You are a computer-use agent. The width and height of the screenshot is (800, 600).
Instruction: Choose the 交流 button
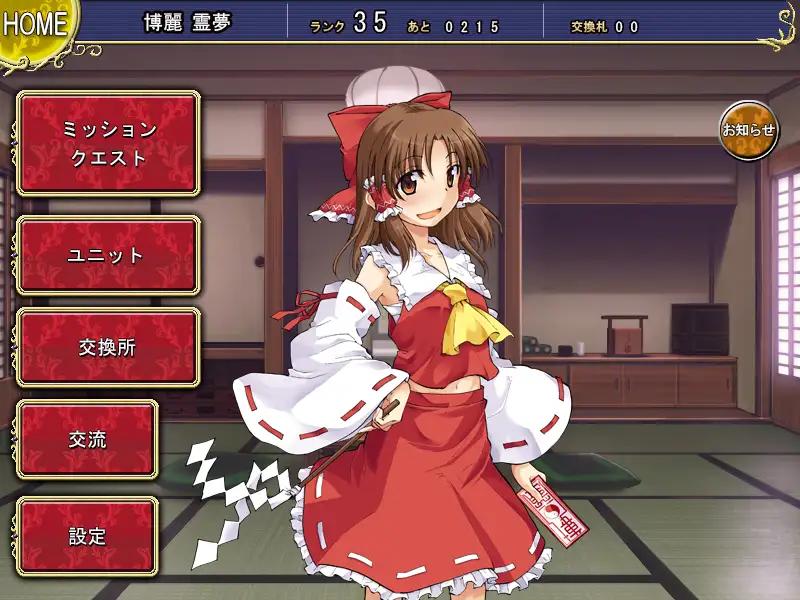(x=87, y=440)
